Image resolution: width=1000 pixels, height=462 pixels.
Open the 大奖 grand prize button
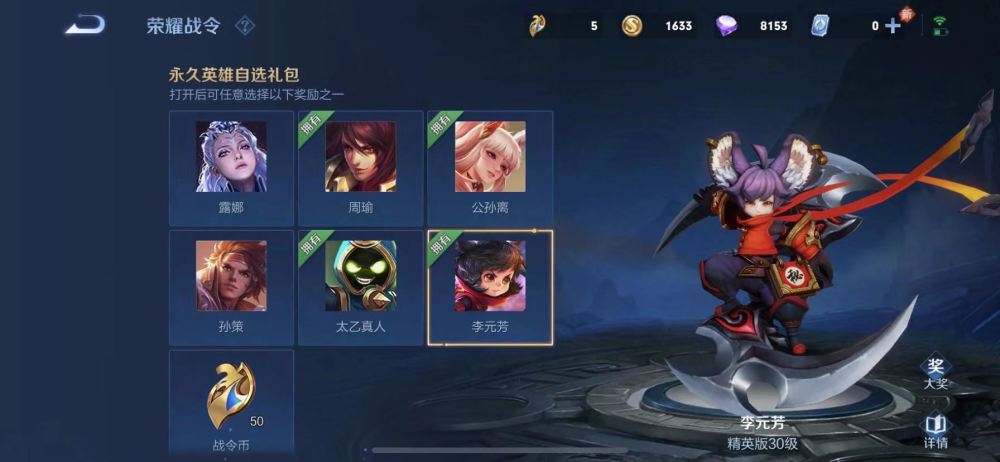coord(935,372)
